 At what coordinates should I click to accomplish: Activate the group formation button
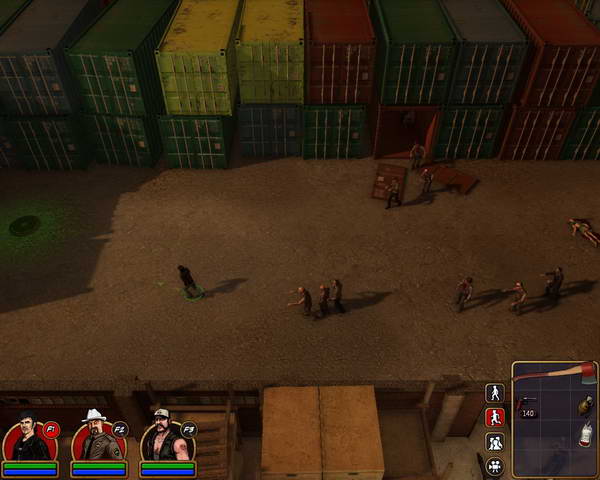click(x=494, y=441)
